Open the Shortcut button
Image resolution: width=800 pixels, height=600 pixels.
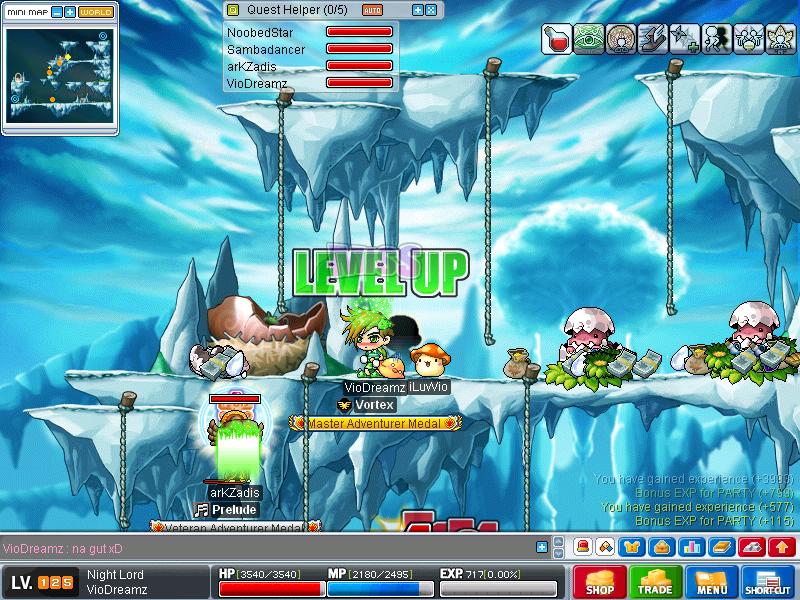pos(768,582)
